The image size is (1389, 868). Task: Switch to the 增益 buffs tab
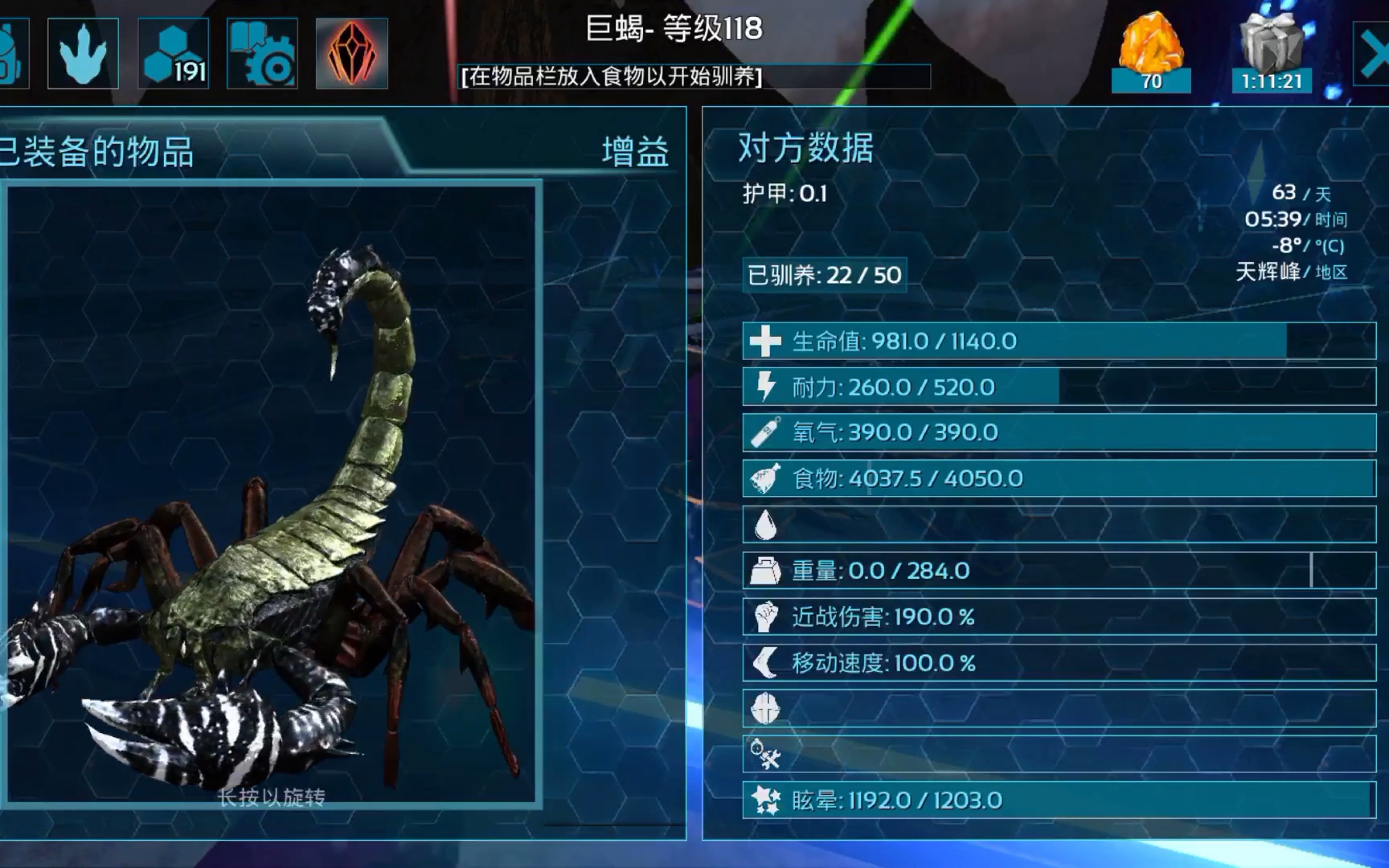click(635, 152)
